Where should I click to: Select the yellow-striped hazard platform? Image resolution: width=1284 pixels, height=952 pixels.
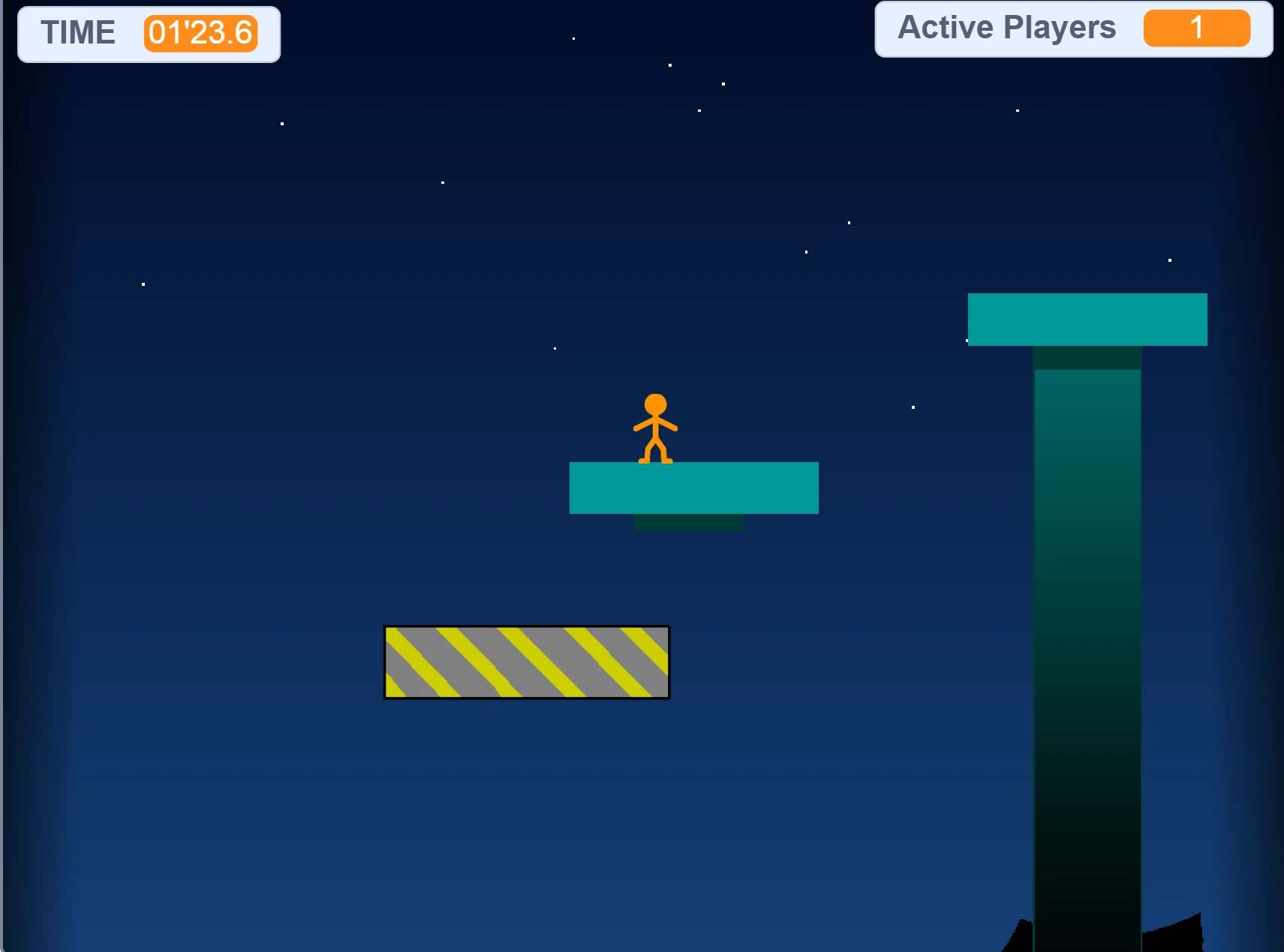coord(525,662)
